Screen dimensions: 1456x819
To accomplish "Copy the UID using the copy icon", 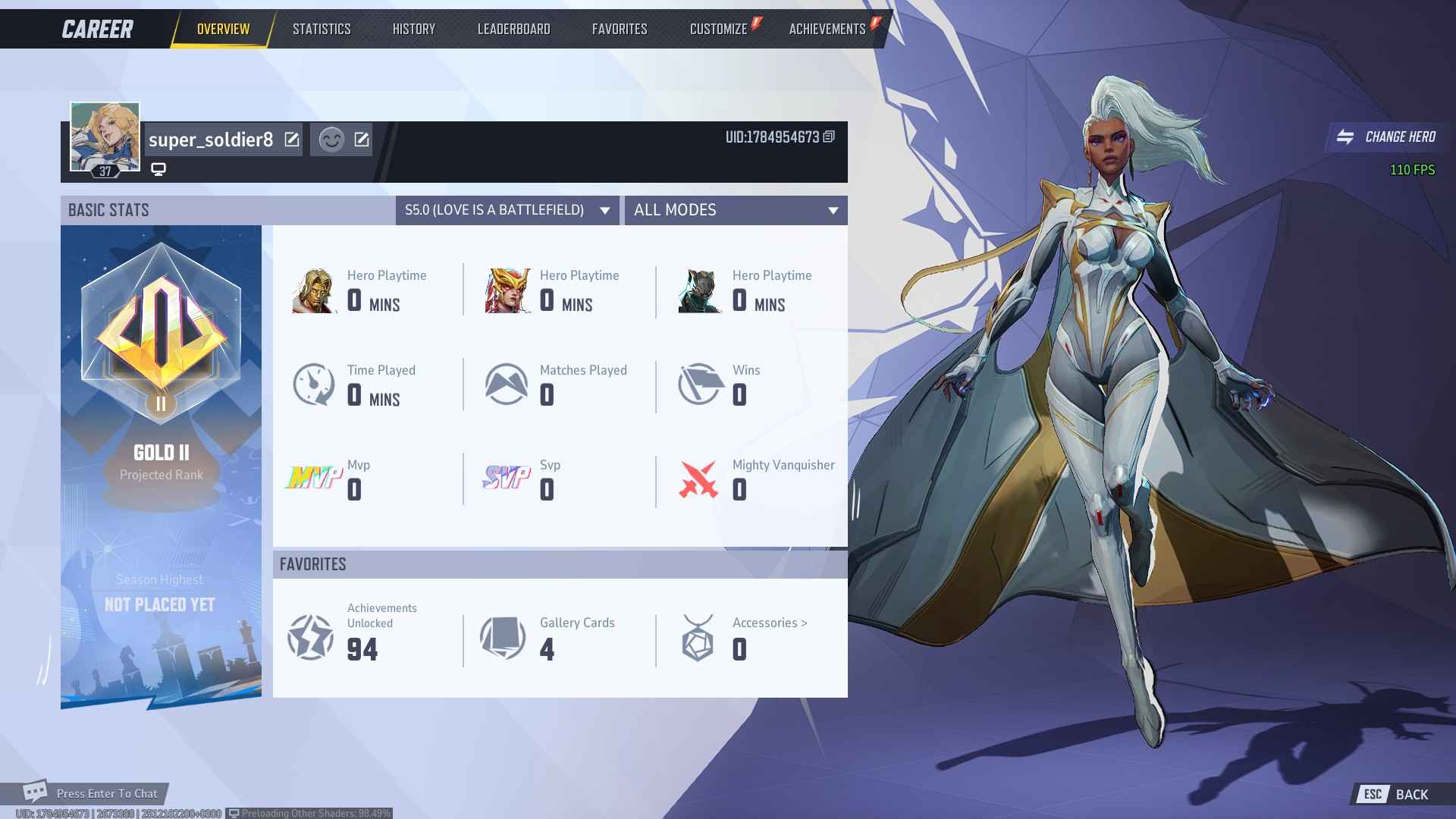I will 828,139.
